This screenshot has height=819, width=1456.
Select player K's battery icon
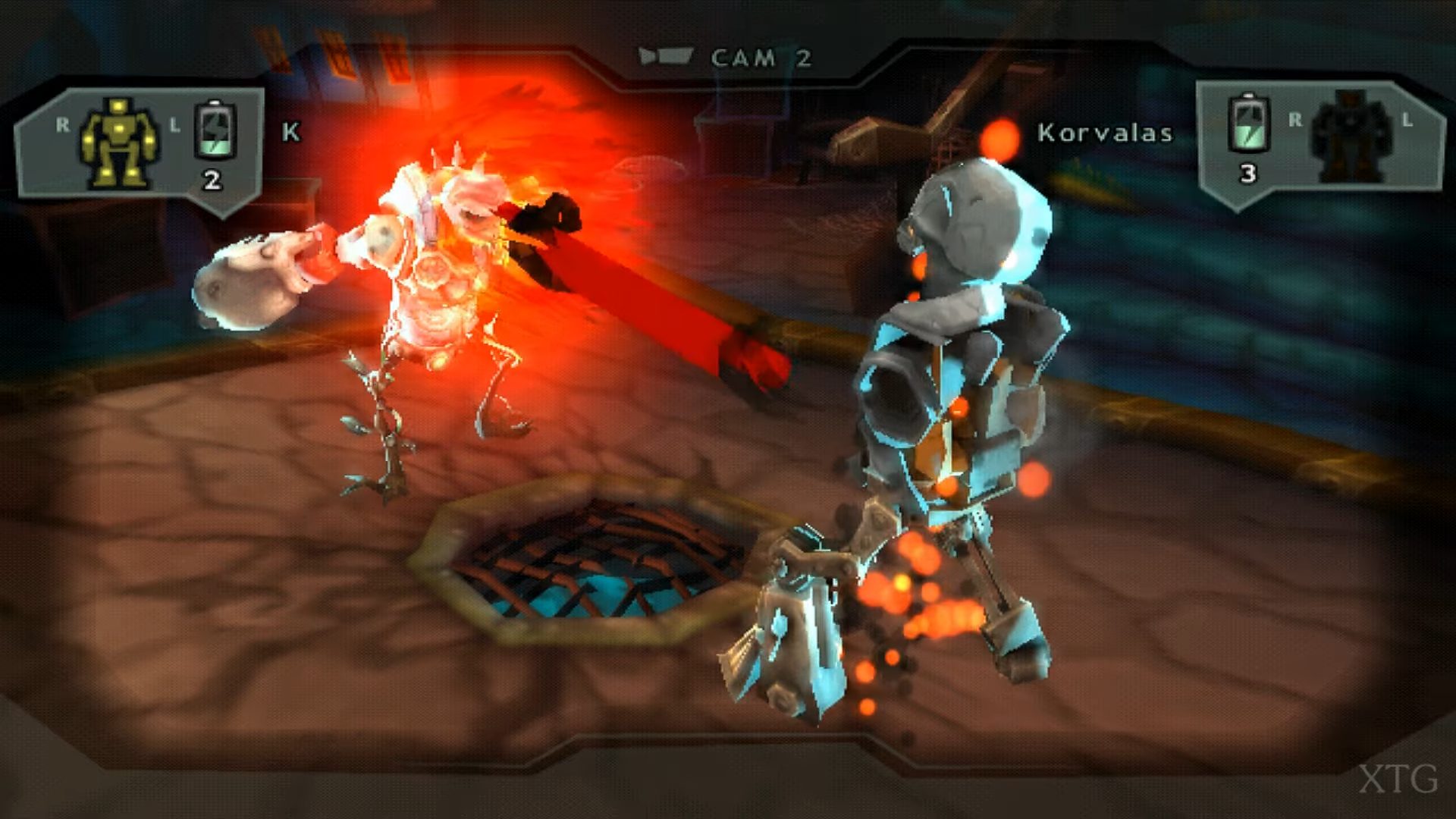pyautogui.click(x=215, y=130)
